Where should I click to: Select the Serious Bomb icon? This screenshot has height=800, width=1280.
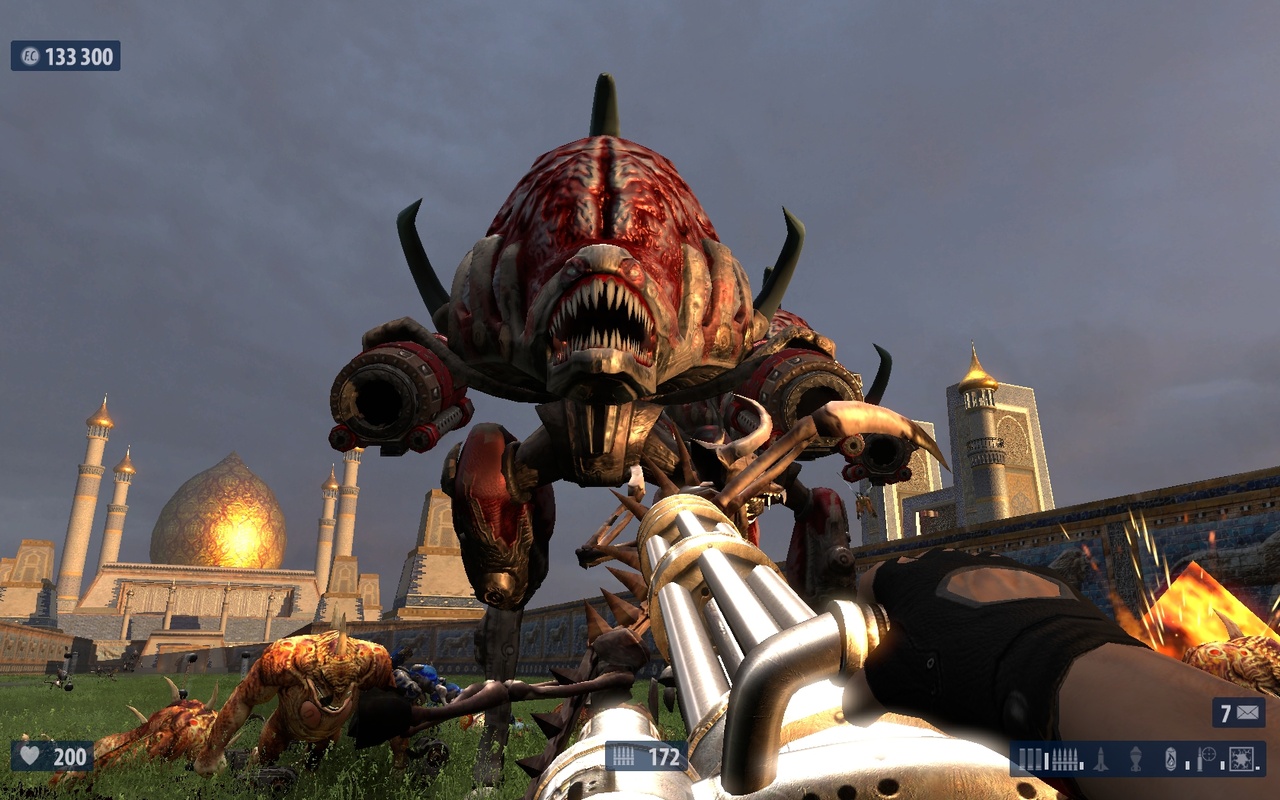pos(1240,760)
